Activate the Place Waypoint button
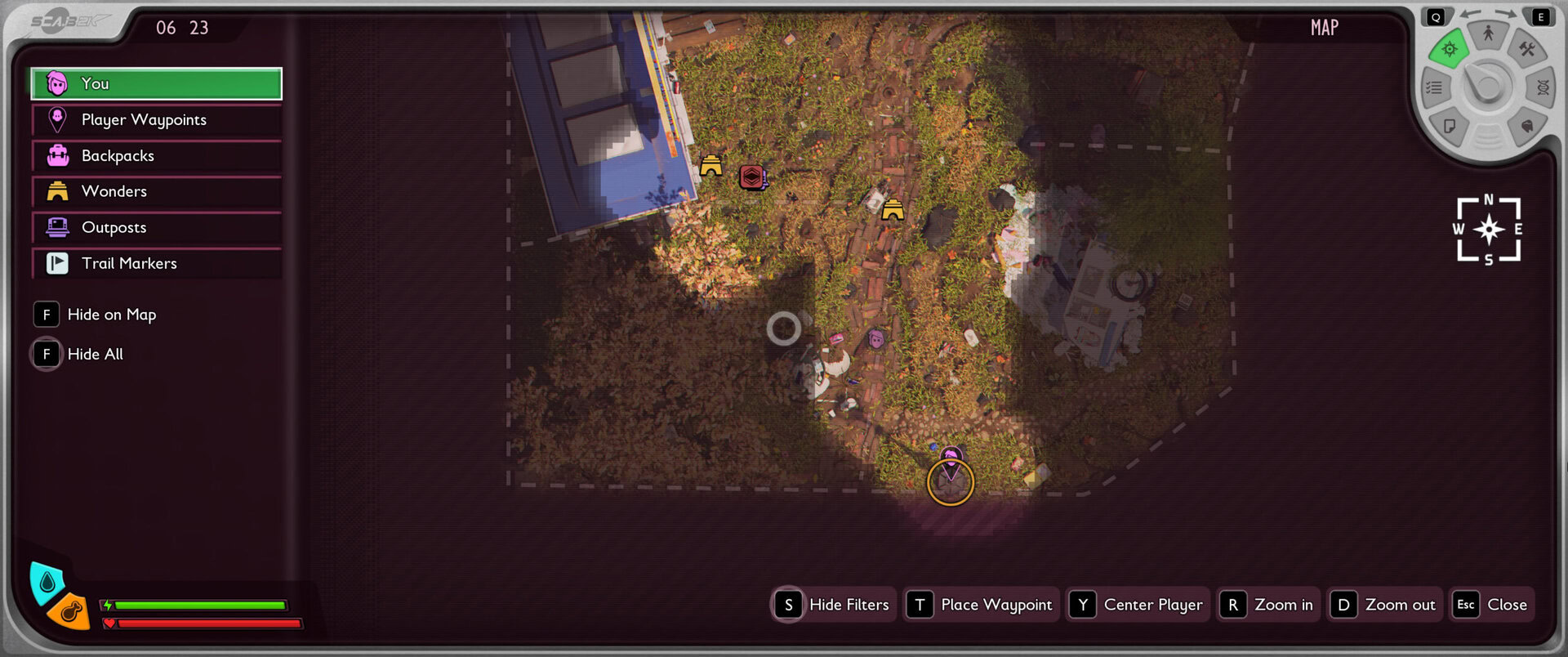This screenshot has width=1568, height=657. 982,605
